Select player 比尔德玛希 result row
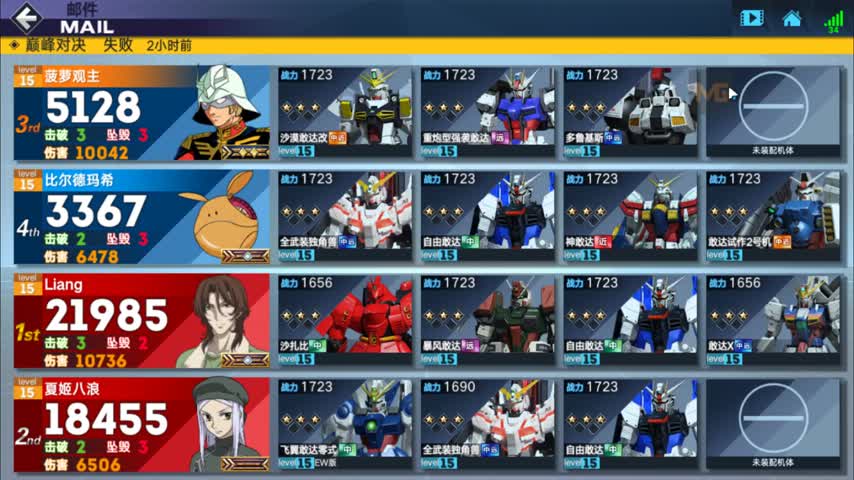 click(x=140, y=217)
